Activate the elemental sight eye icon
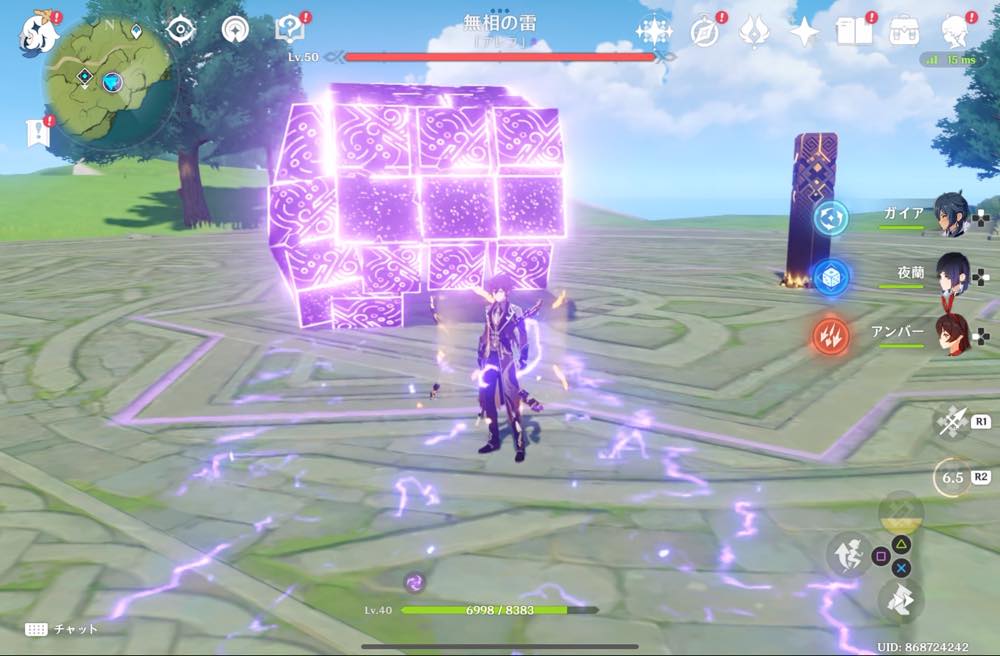 [180, 30]
